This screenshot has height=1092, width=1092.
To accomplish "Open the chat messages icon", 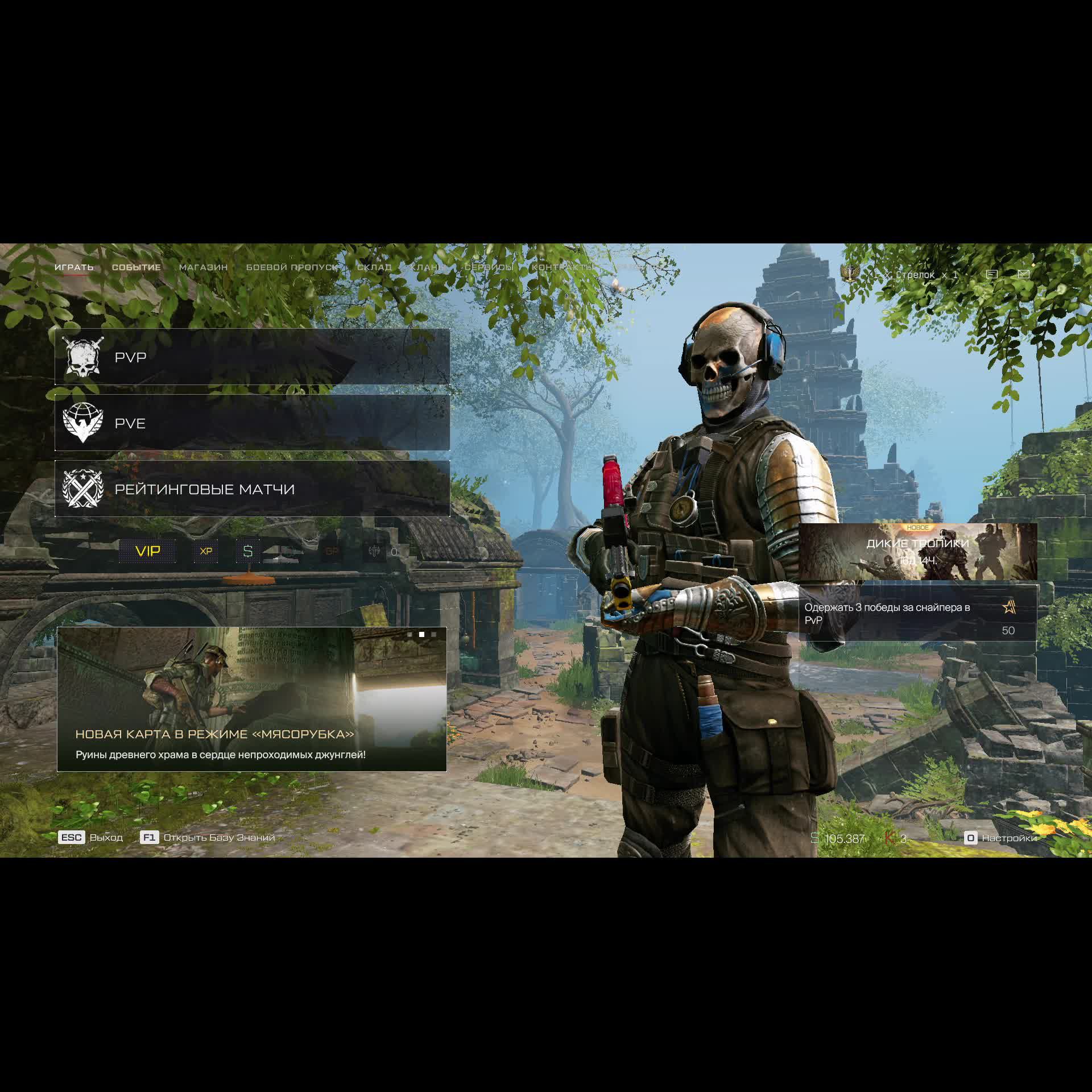I will click(x=992, y=274).
